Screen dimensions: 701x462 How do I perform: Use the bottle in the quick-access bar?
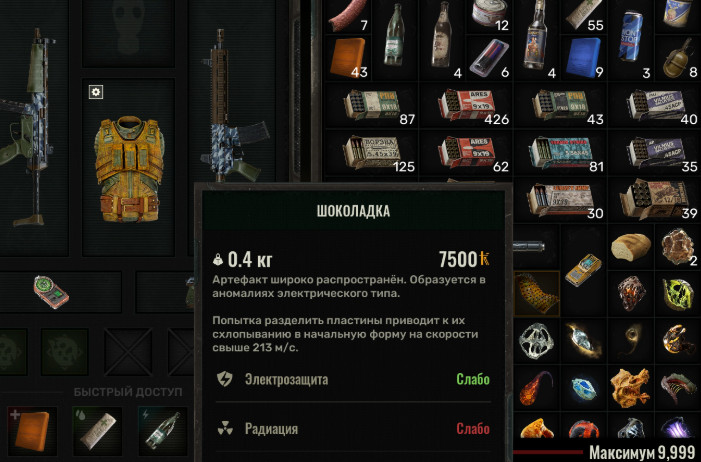point(164,429)
